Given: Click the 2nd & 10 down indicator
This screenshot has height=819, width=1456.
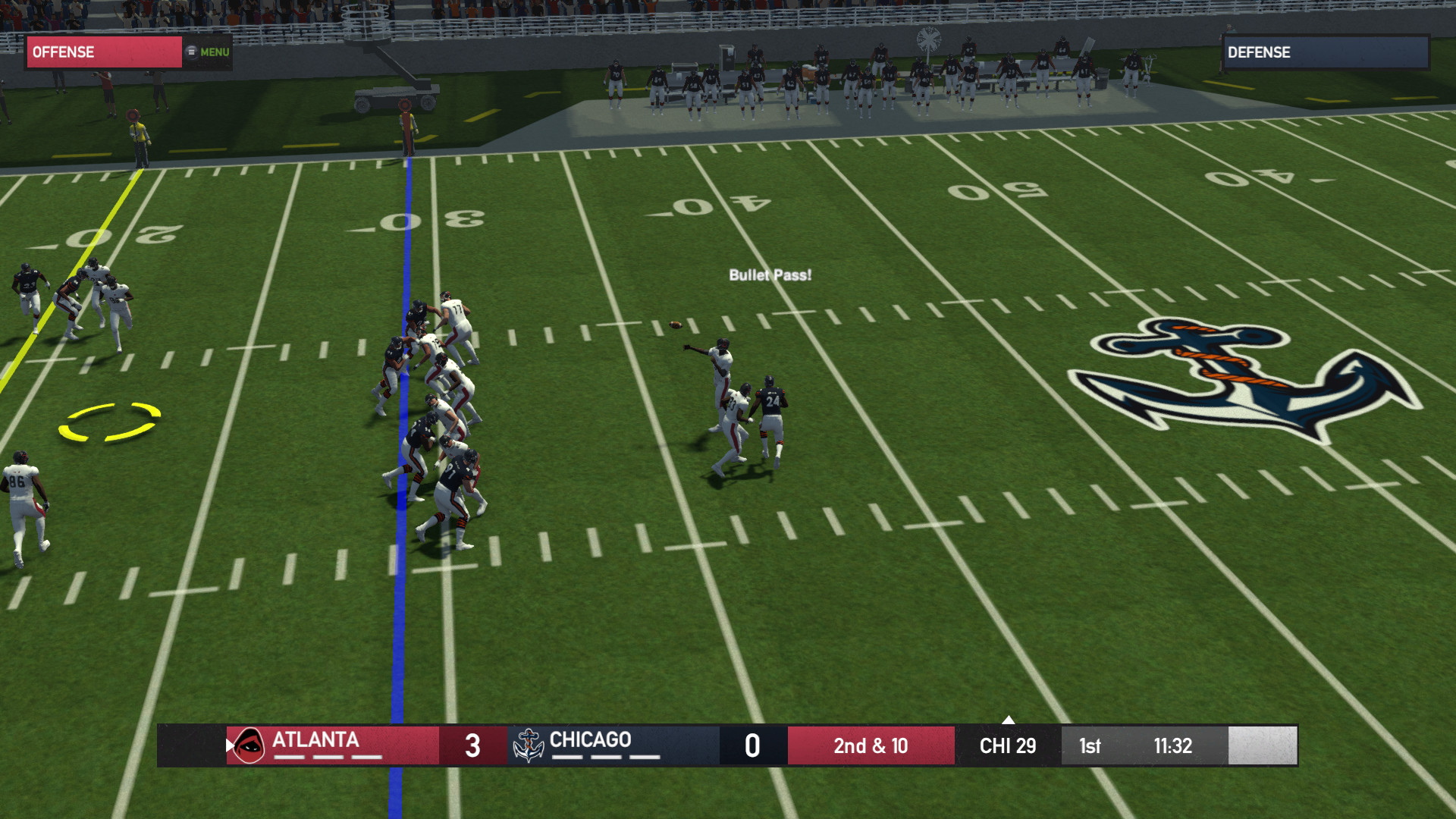Looking at the screenshot, I should [871, 746].
